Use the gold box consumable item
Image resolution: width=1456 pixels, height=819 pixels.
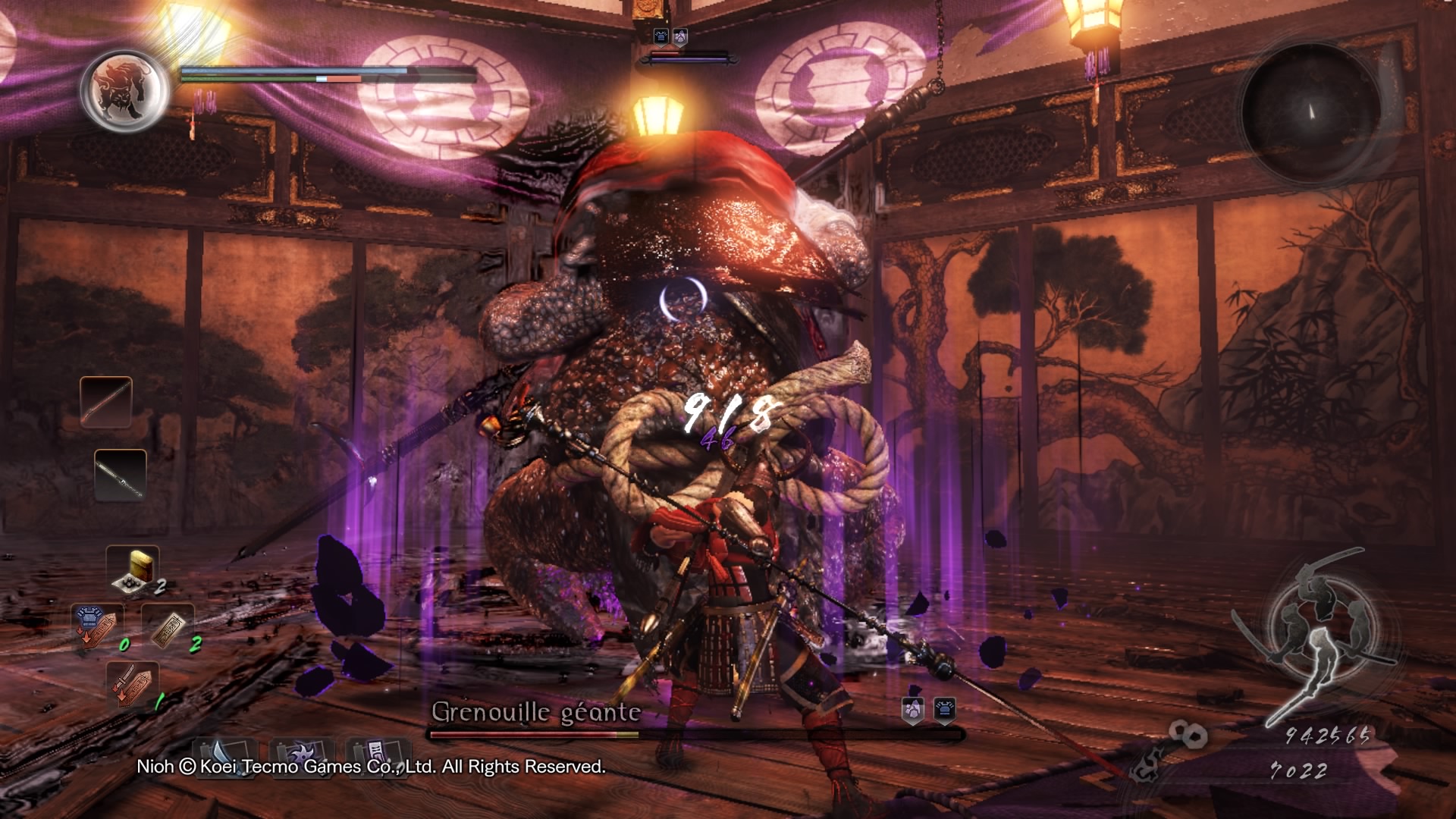click(133, 570)
